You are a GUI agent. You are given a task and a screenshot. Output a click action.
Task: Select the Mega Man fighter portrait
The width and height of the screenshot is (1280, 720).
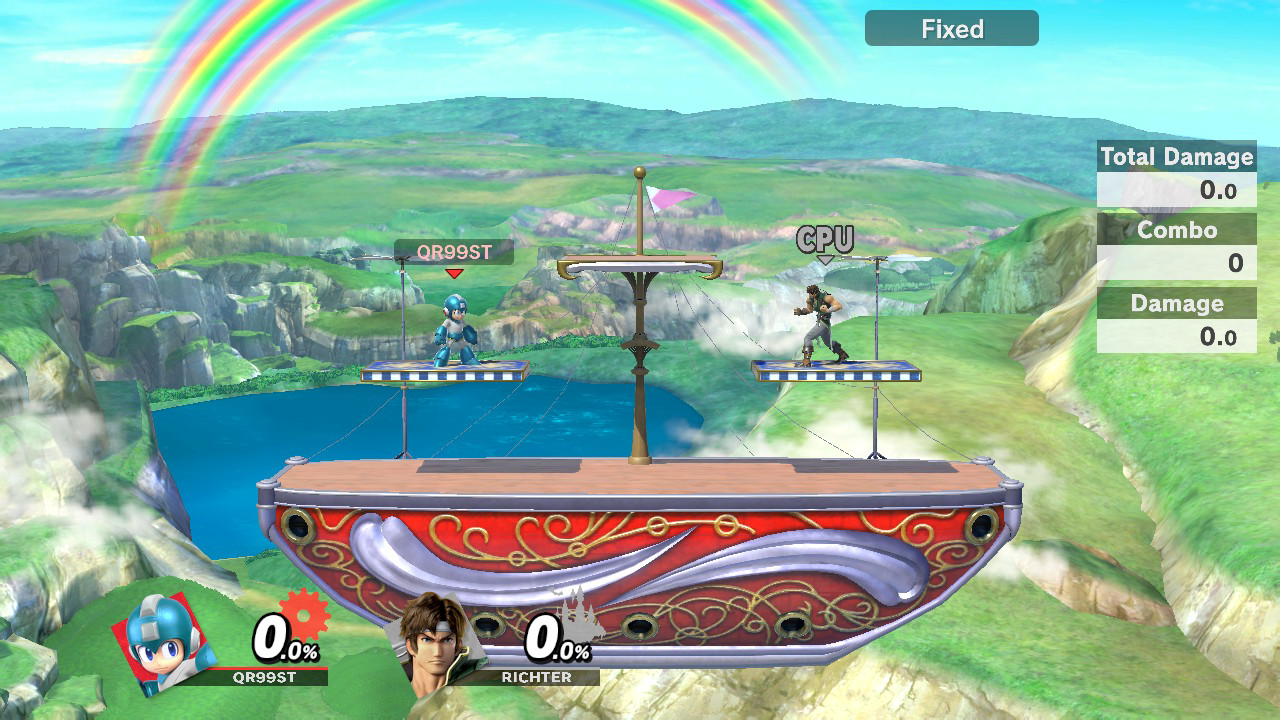tap(163, 643)
